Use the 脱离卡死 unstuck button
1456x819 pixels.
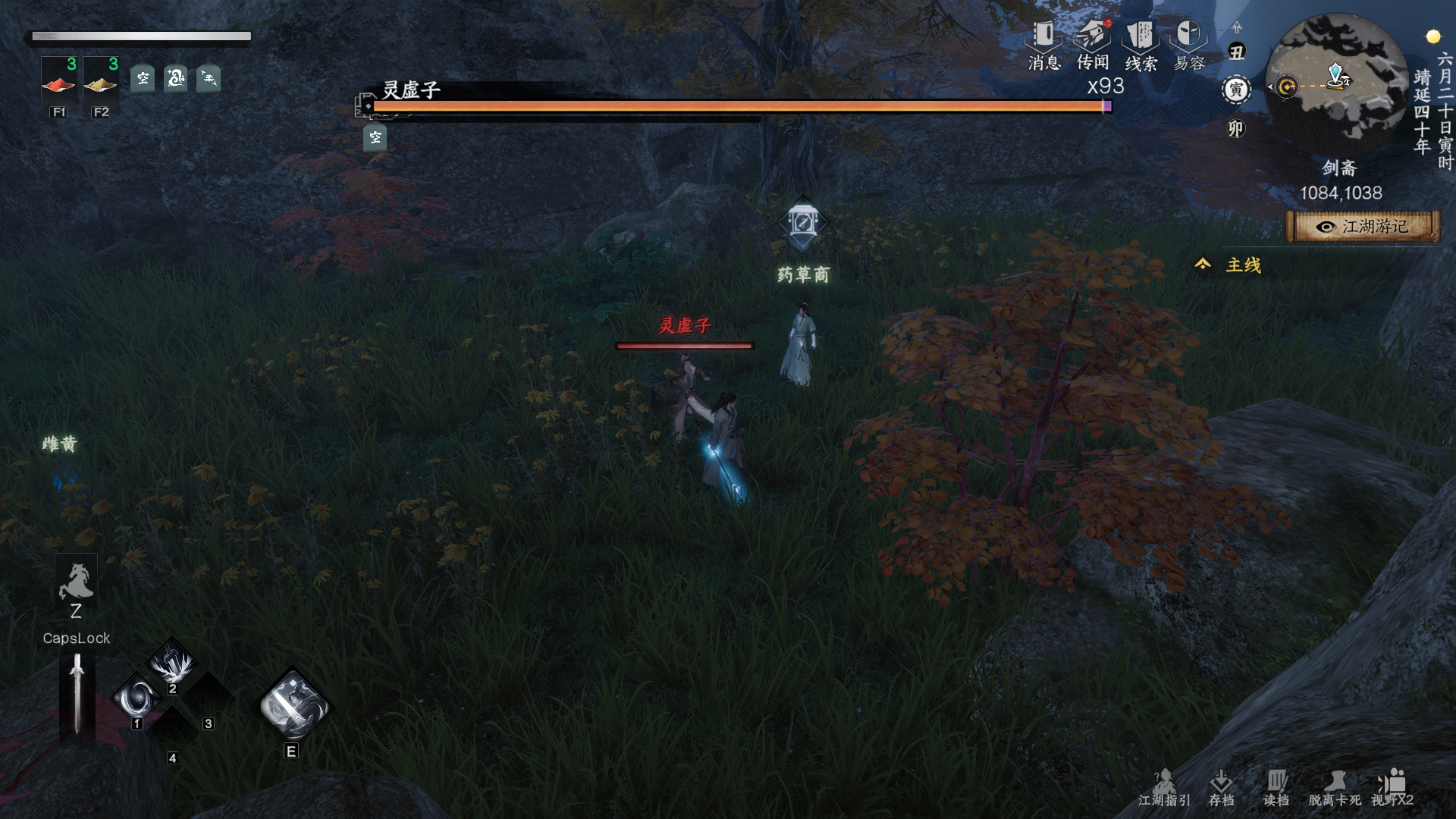1334,788
